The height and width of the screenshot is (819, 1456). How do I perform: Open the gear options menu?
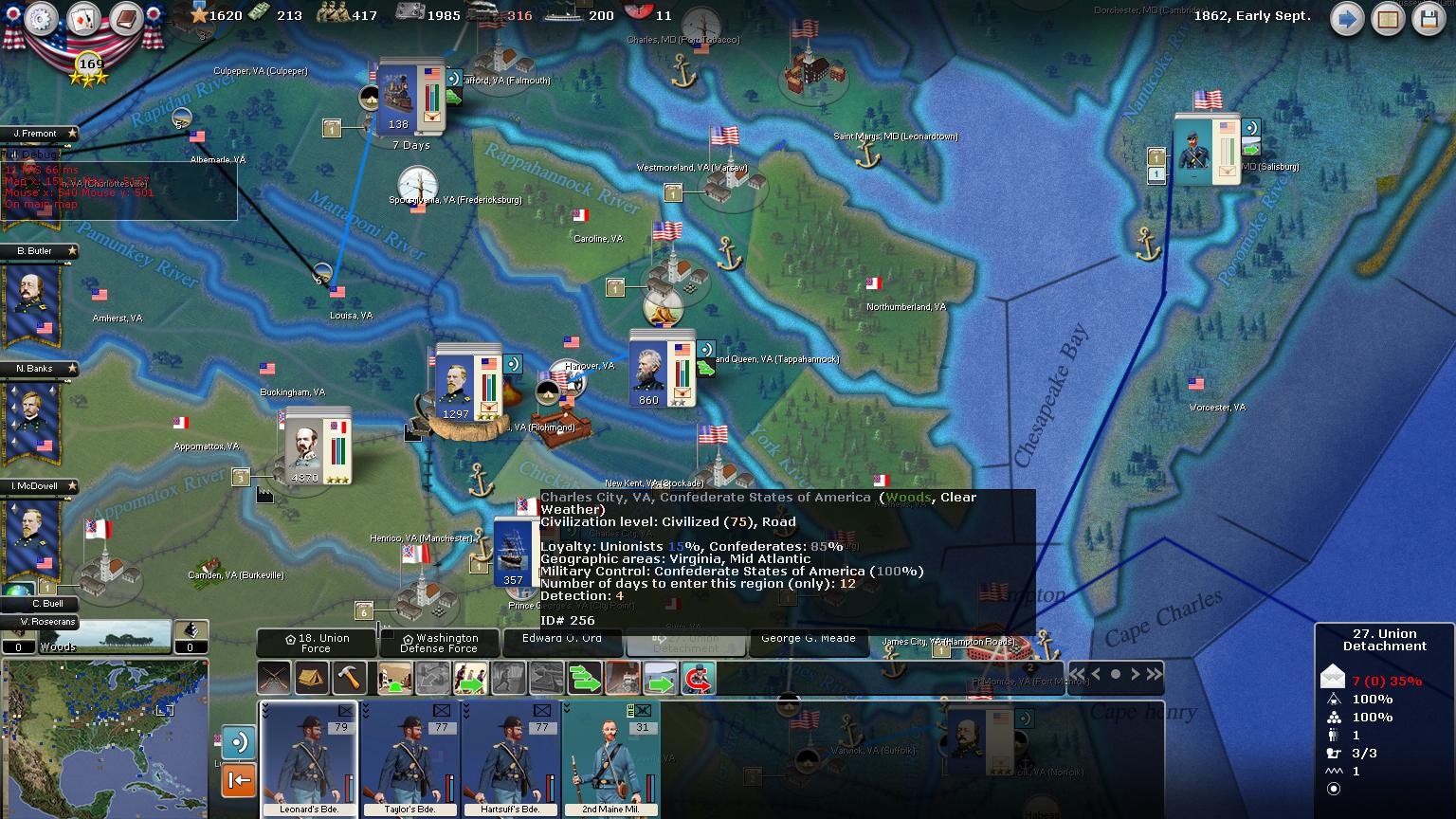[42, 20]
